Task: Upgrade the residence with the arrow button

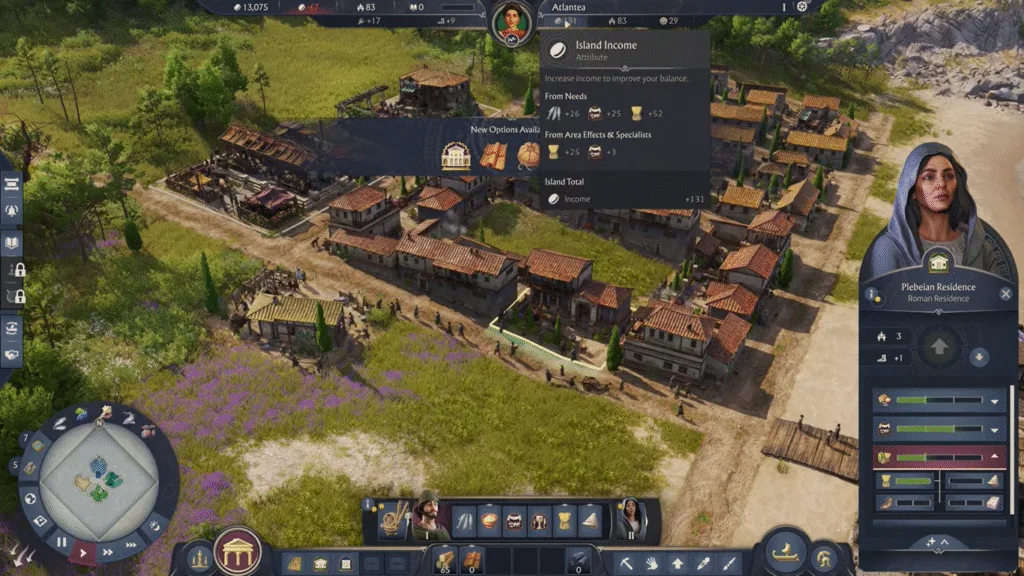Action: (939, 348)
